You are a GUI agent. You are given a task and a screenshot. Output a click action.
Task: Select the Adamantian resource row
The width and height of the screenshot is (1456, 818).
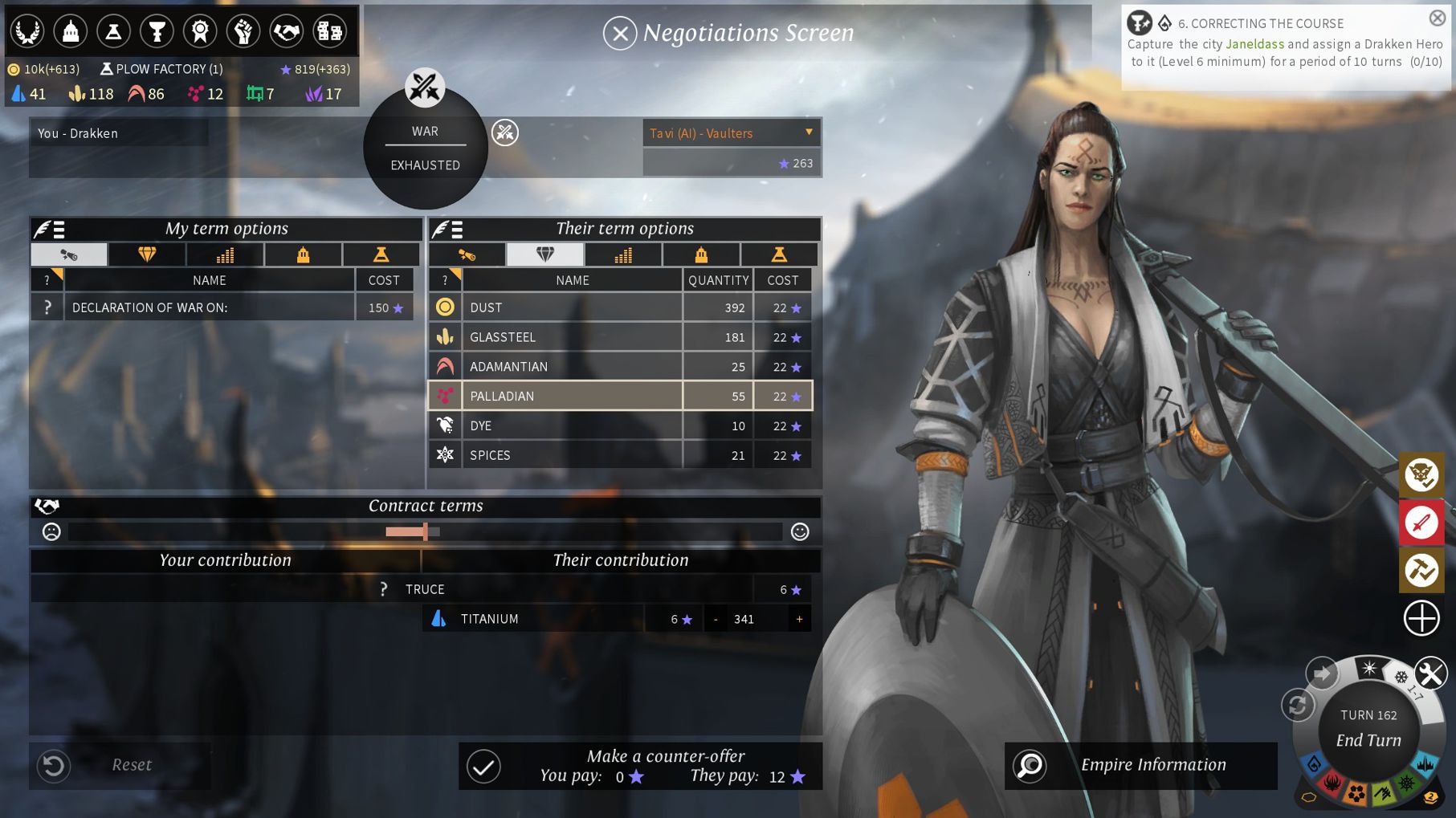click(572, 367)
